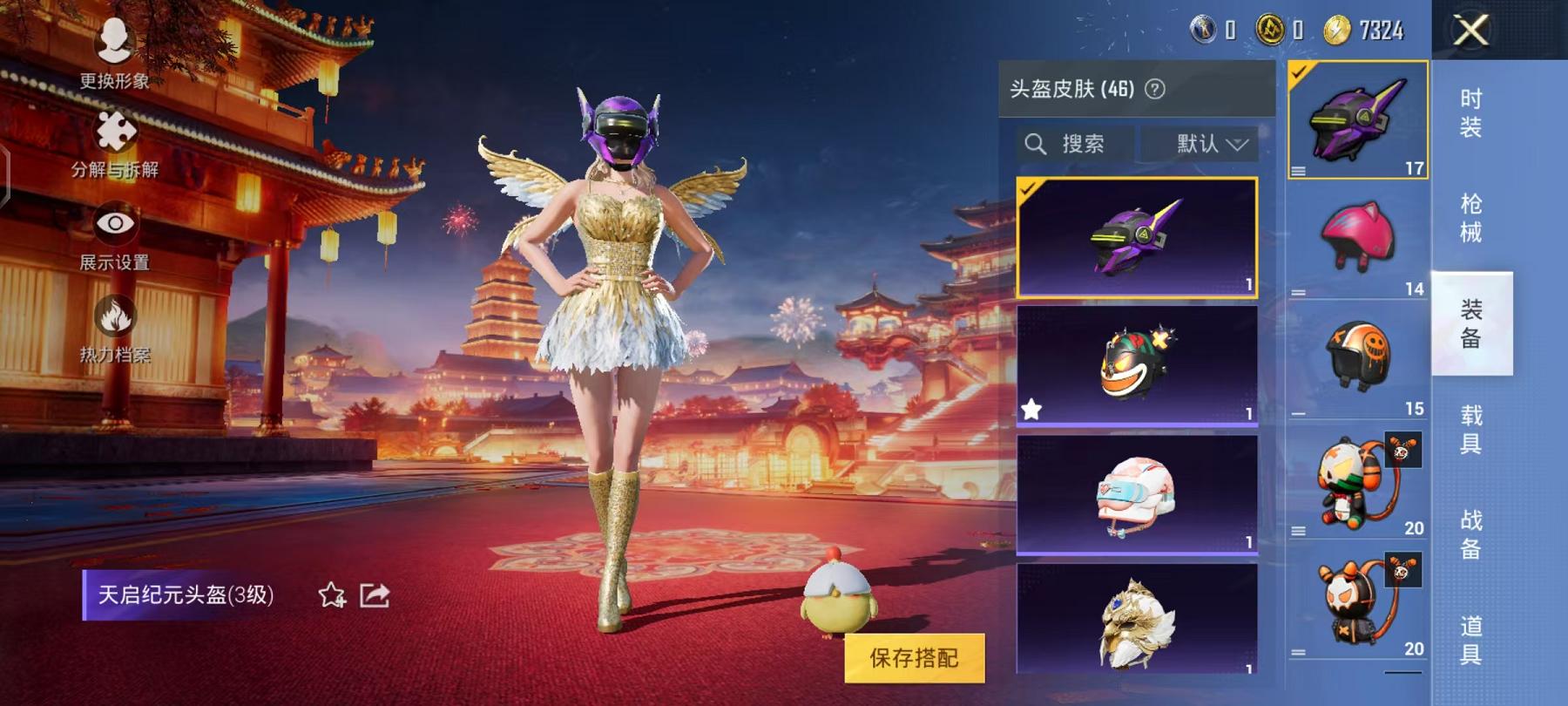Tap the 搜索 search field
Image resolution: width=1568 pixels, height=706 pixels.
click(x=1085, y=144)
